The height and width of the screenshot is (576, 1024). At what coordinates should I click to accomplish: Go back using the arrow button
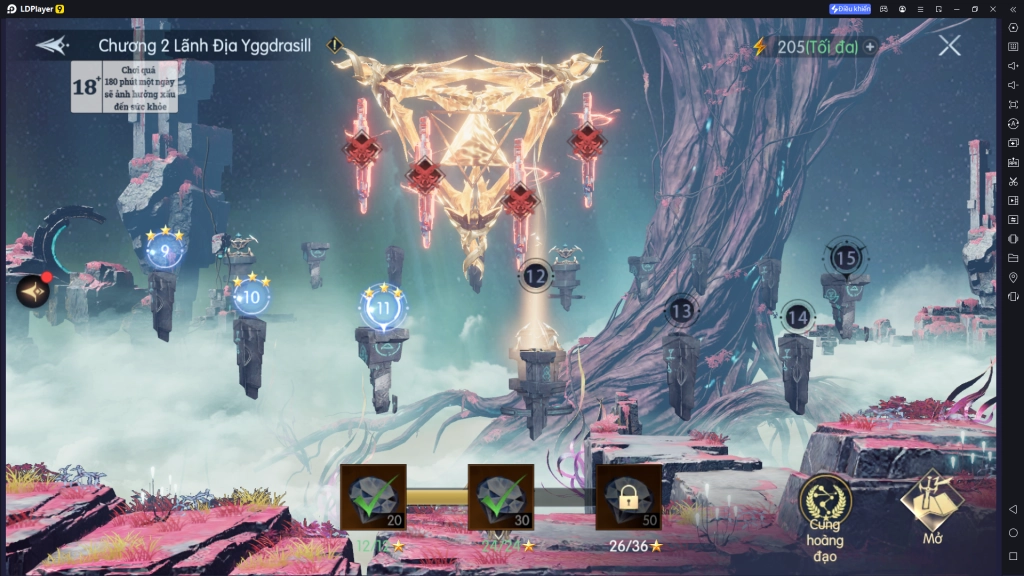[51, 46]
